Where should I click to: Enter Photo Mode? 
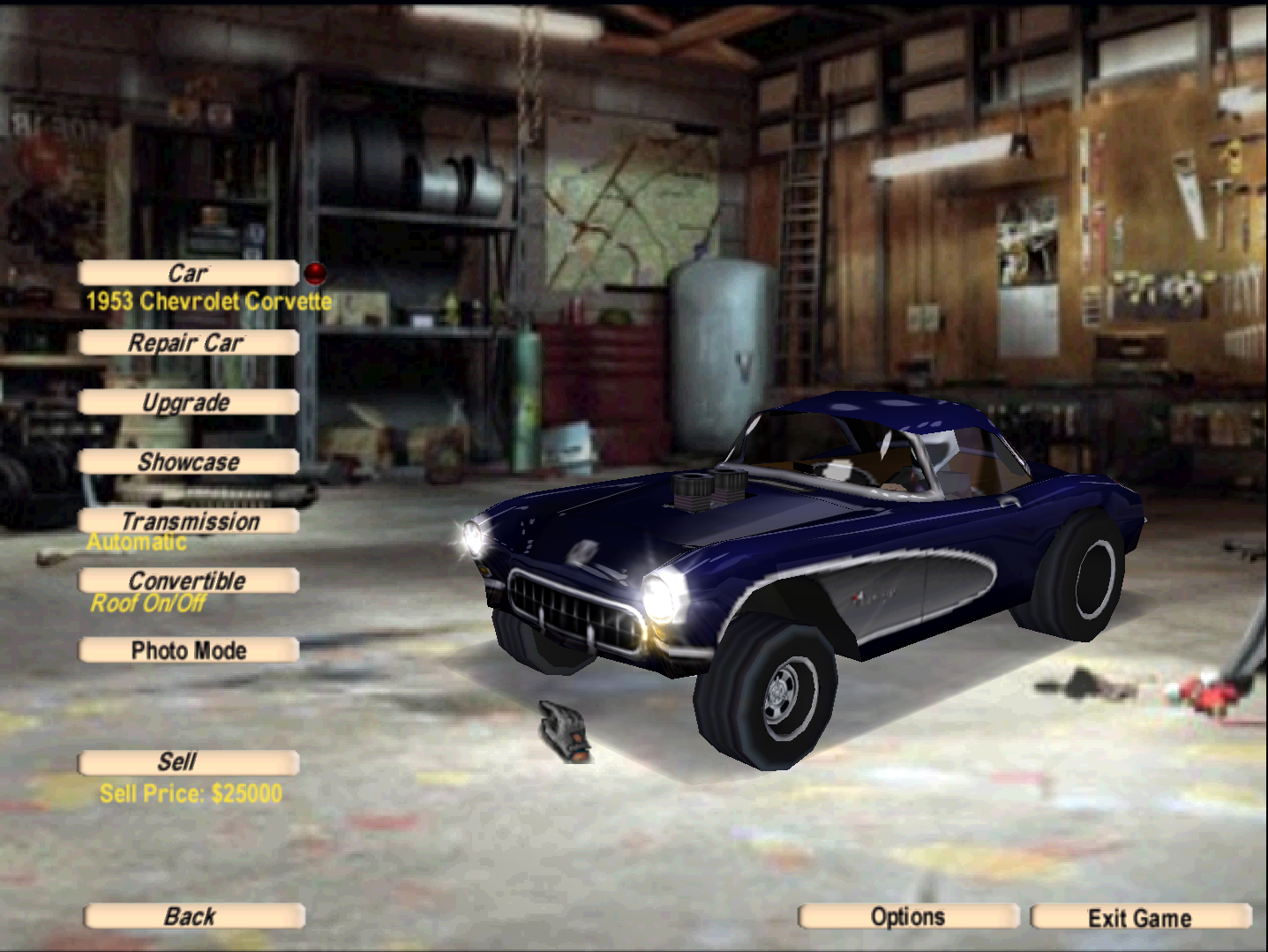click(x=188, y=651)
